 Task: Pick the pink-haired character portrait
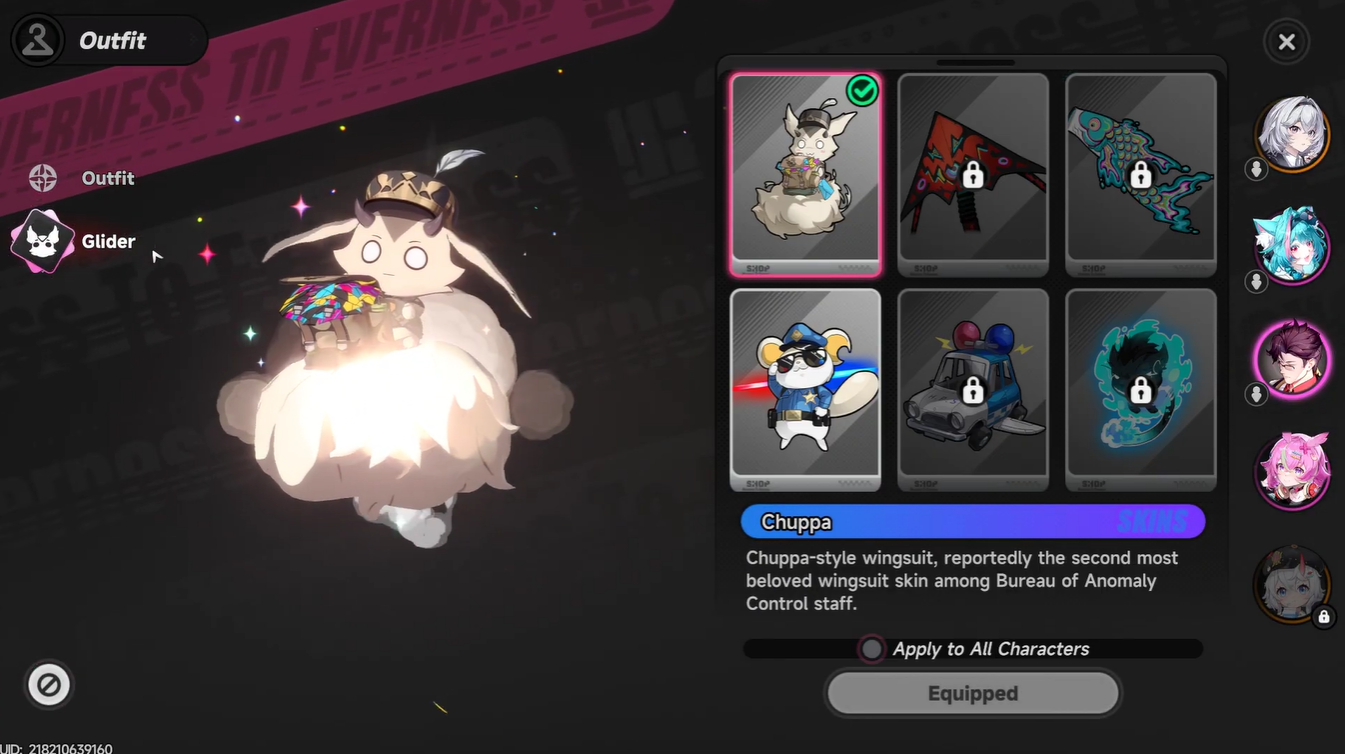coord(1293,472)
